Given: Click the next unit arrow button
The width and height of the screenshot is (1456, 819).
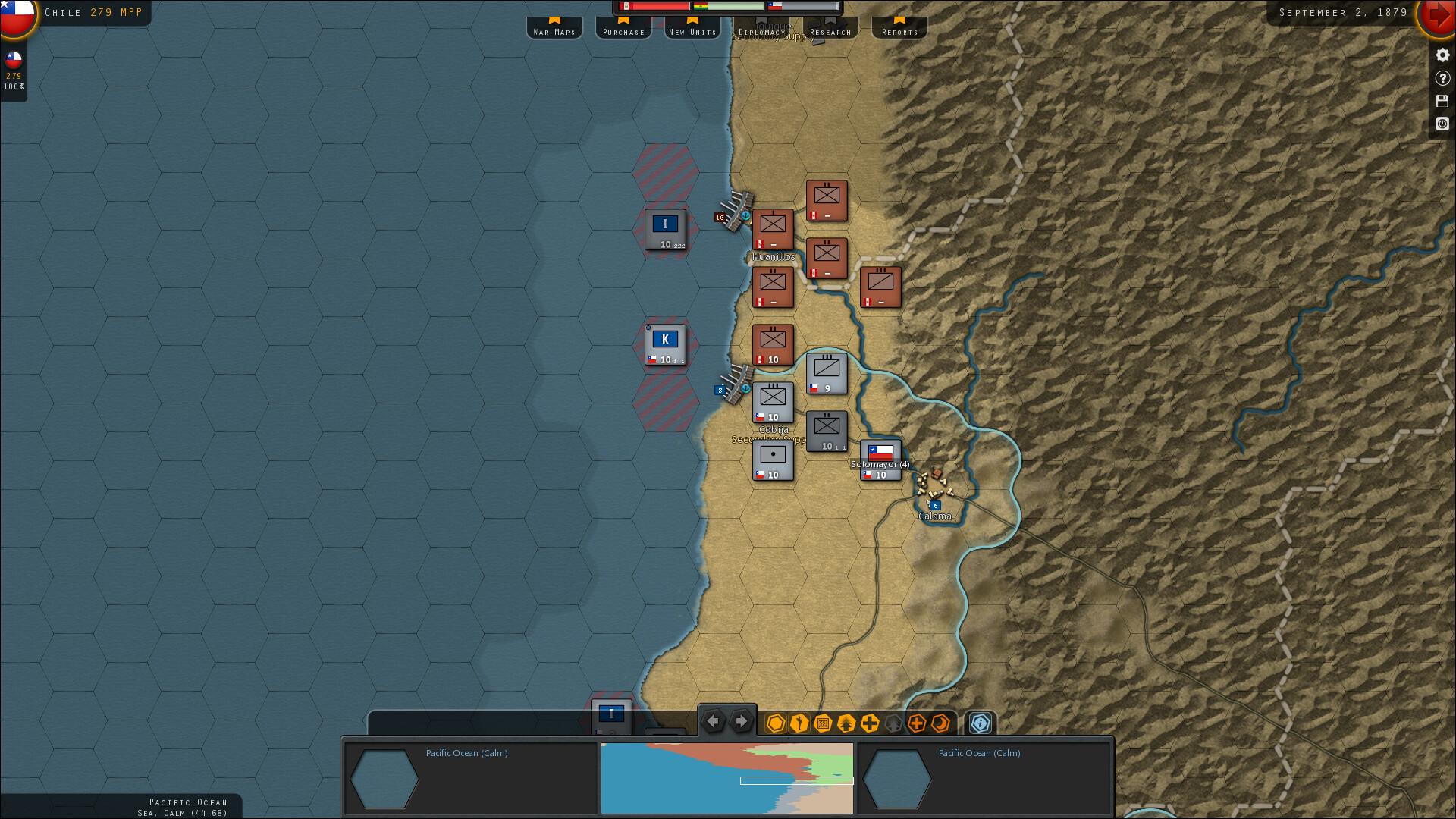Looking at the screenshot, I should (741, 721).
